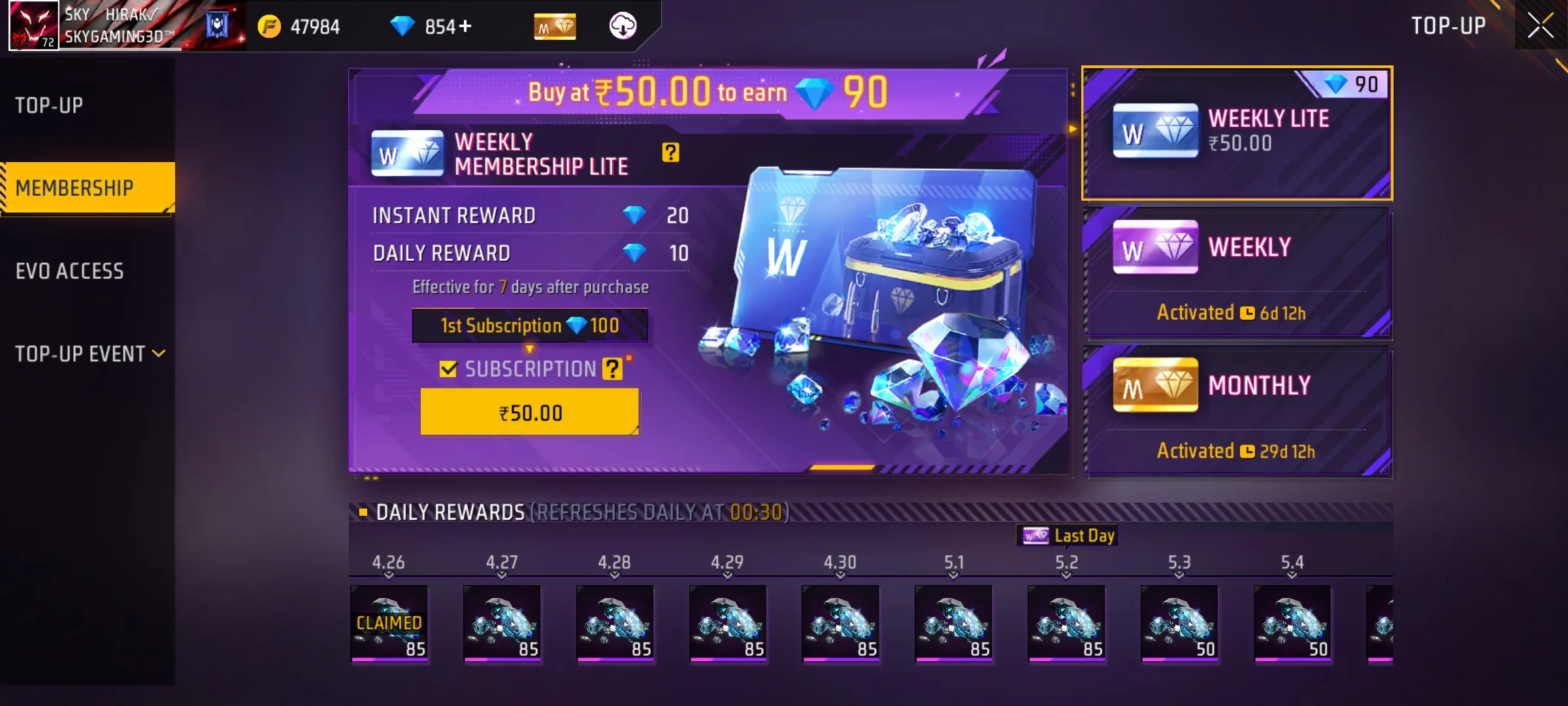Open Weekly Membership Lite help question mark
The image size is (1568, 706).
click(x=670, y=153)
